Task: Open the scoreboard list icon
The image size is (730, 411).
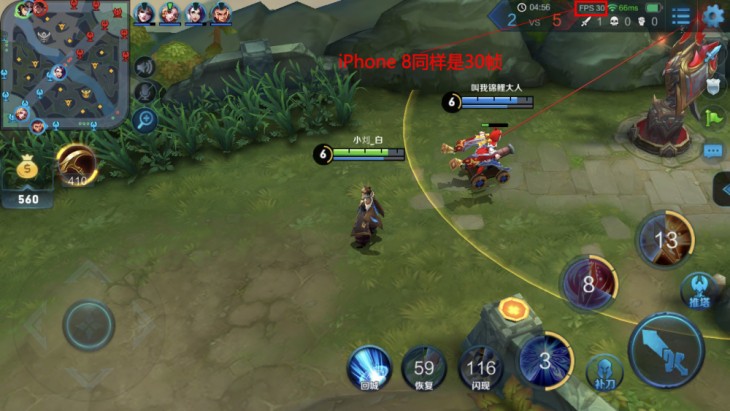Action: (681, 16)
